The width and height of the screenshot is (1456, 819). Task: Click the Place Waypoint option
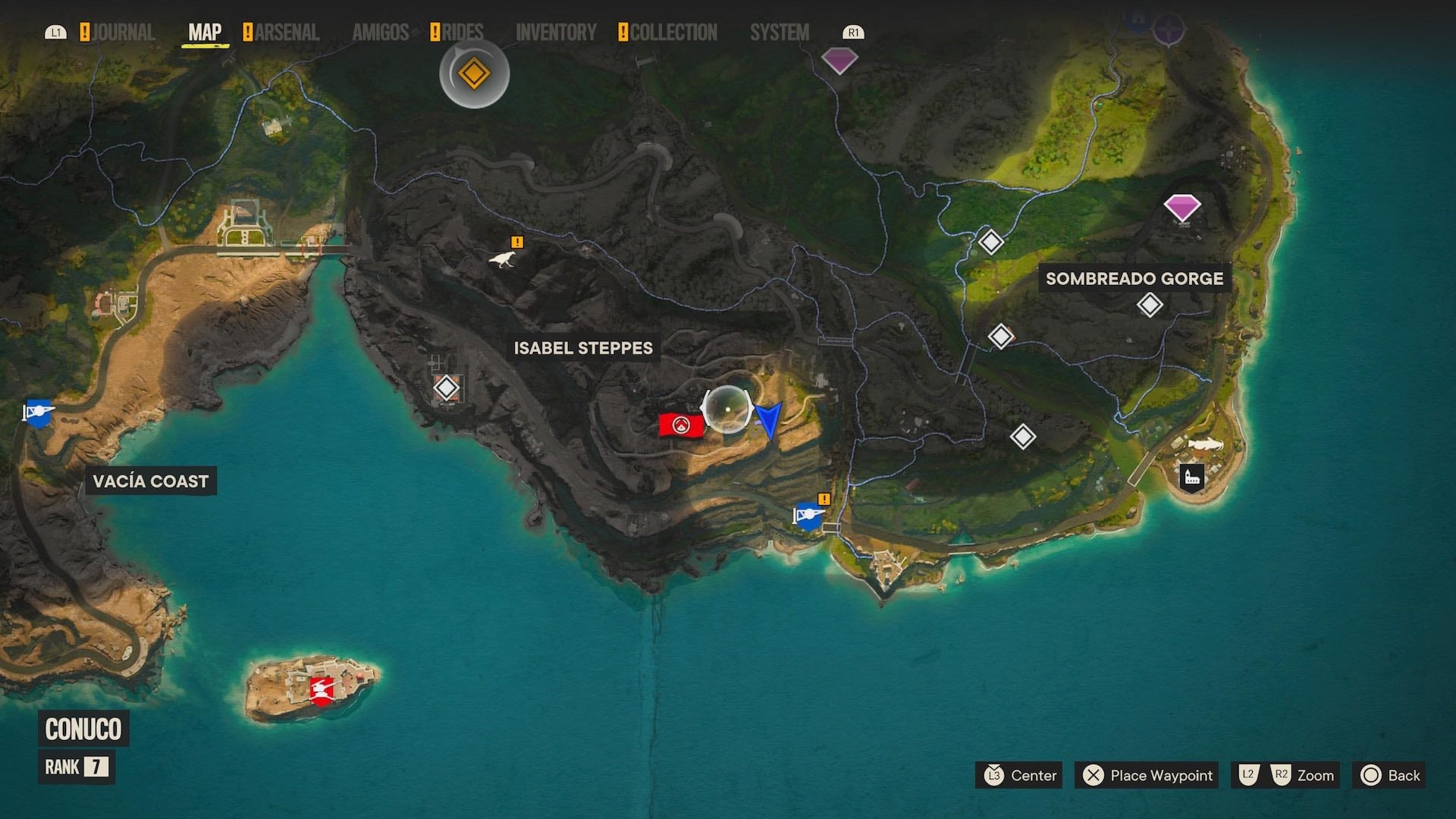[1147, 775]
